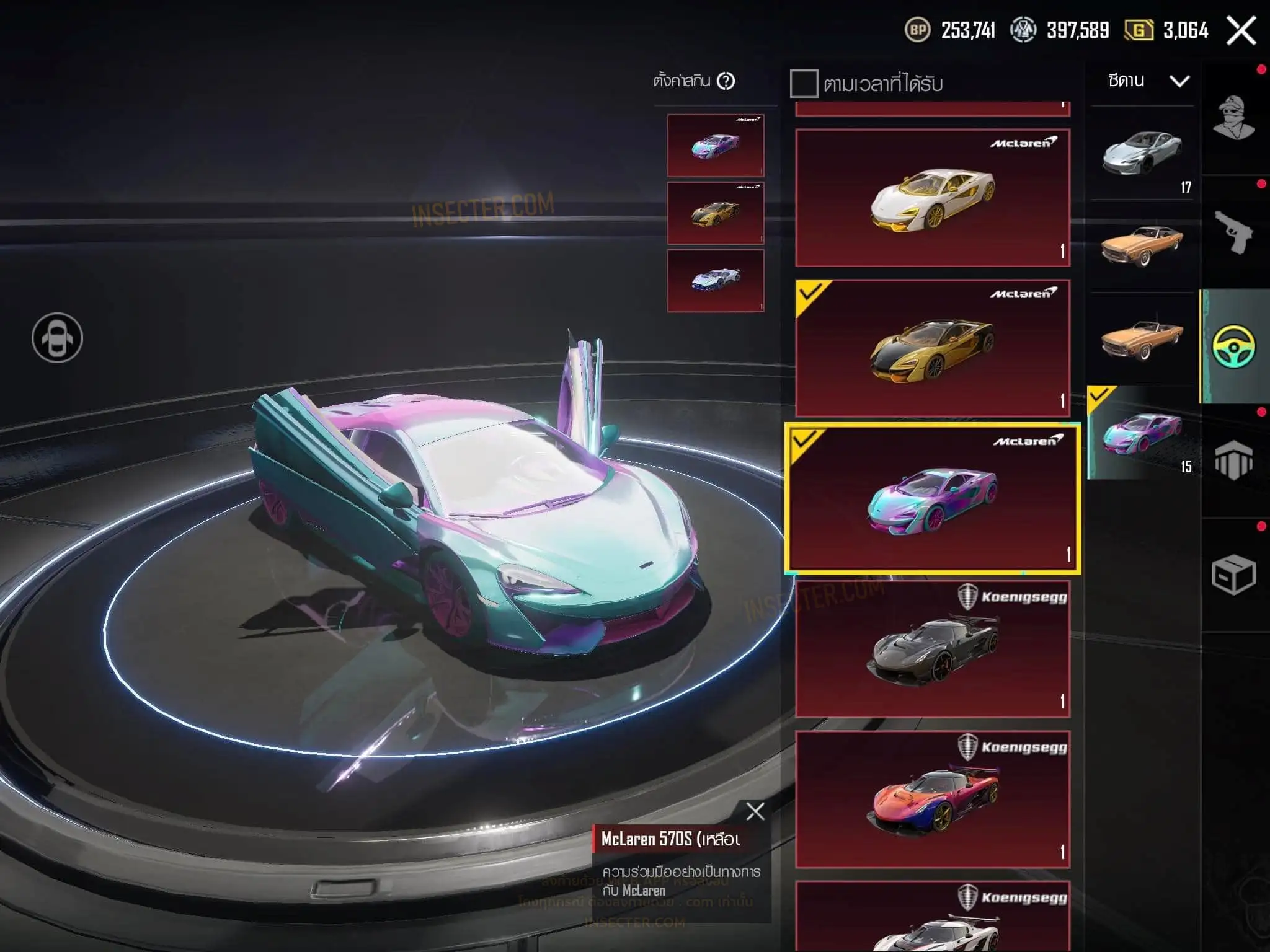
Task: Select the teal and purple McLaren skin
Action: pyautogui.click(x=933, y=498)
